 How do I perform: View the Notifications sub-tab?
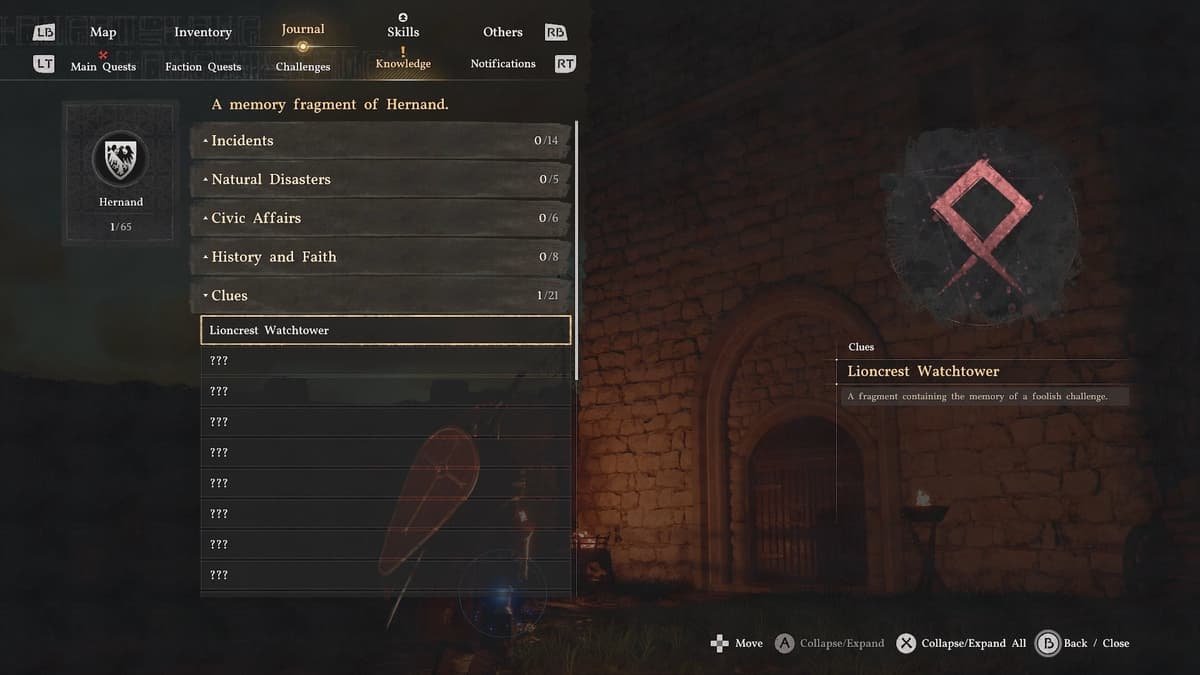pos(503,64)
